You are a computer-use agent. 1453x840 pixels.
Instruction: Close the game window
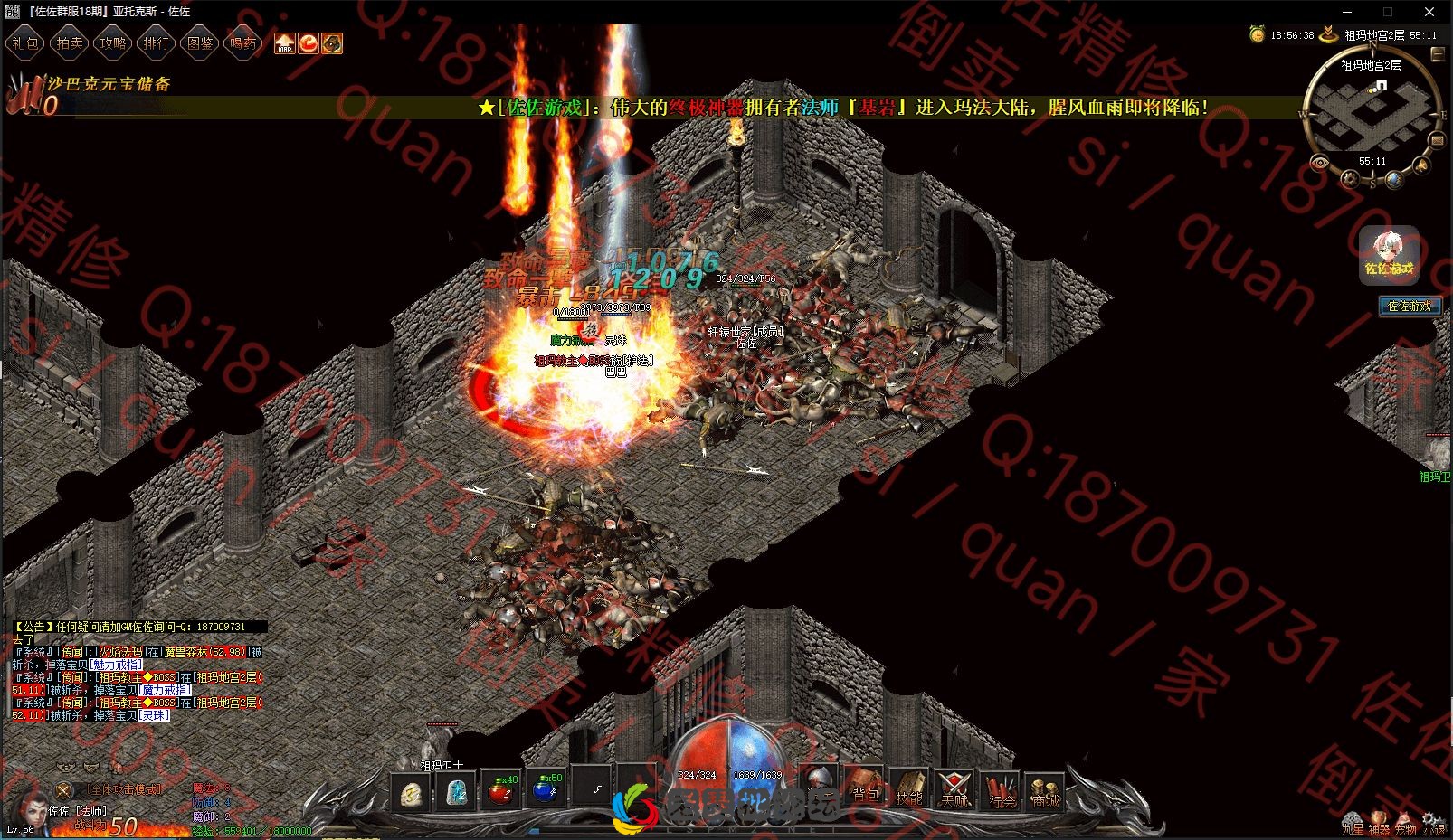tap(1429, 12)
